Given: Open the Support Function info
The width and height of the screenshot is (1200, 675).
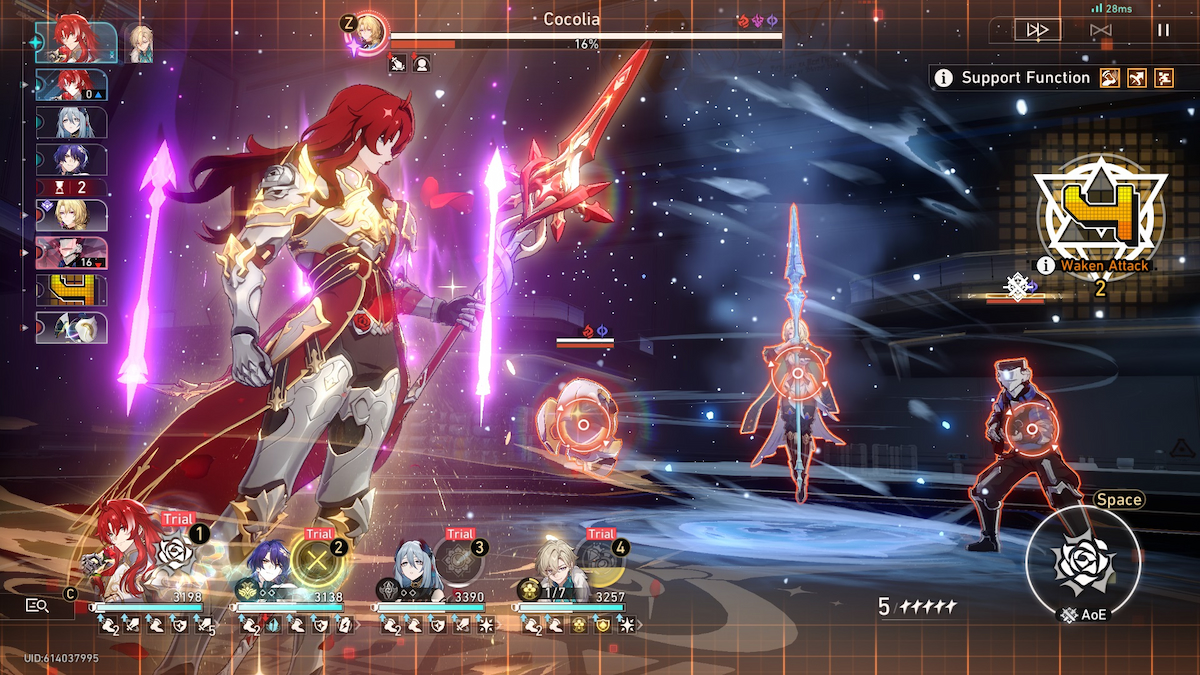Looking at the screenshot, I should [943, 78].
